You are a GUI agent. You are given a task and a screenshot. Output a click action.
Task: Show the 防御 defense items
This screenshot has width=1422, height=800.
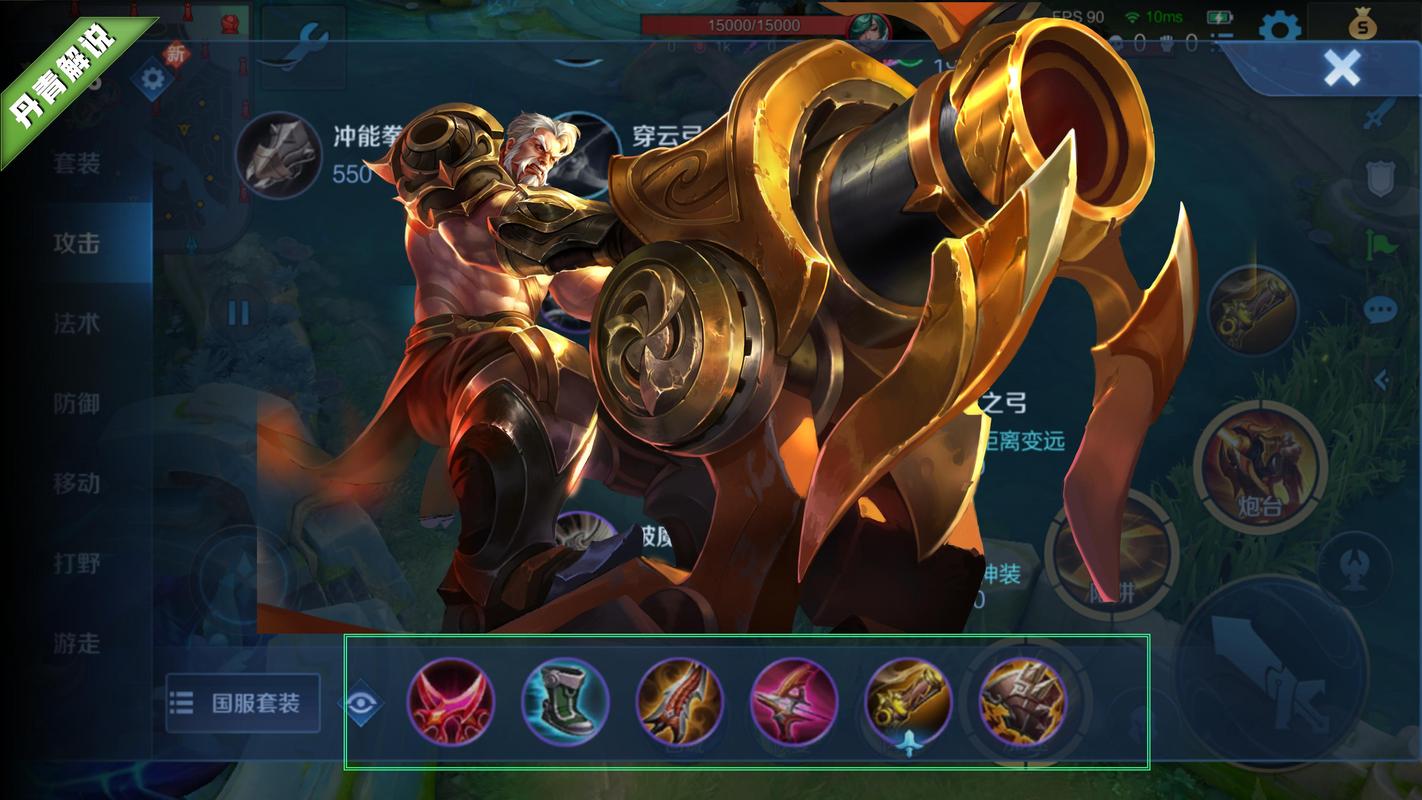point(77,403)
